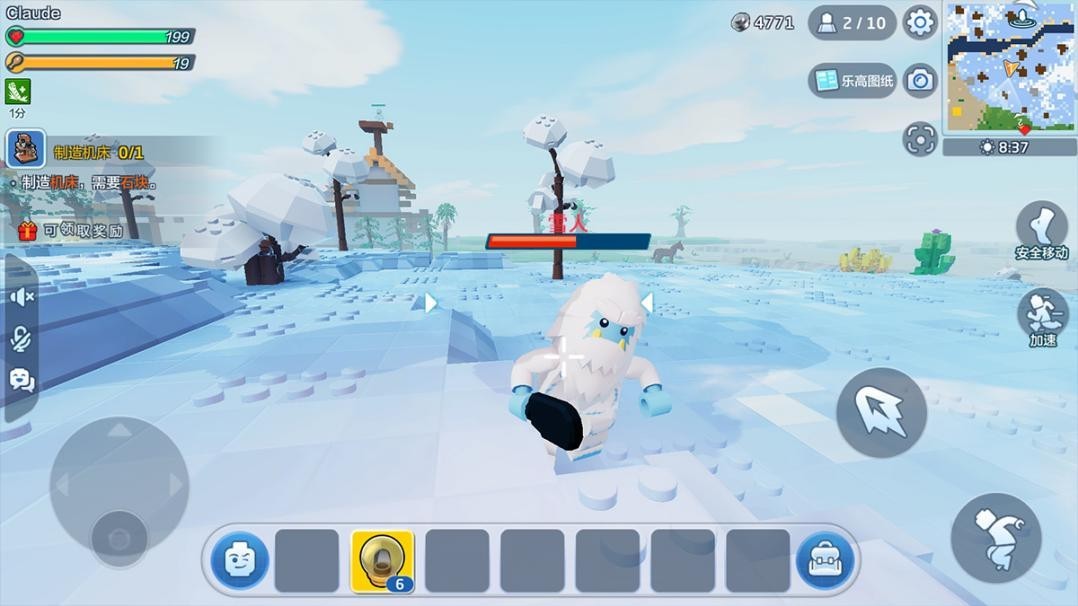Activate the 加速 sprint button
The width and height of the screenshot is (1078, 606).
[1042, 315]
